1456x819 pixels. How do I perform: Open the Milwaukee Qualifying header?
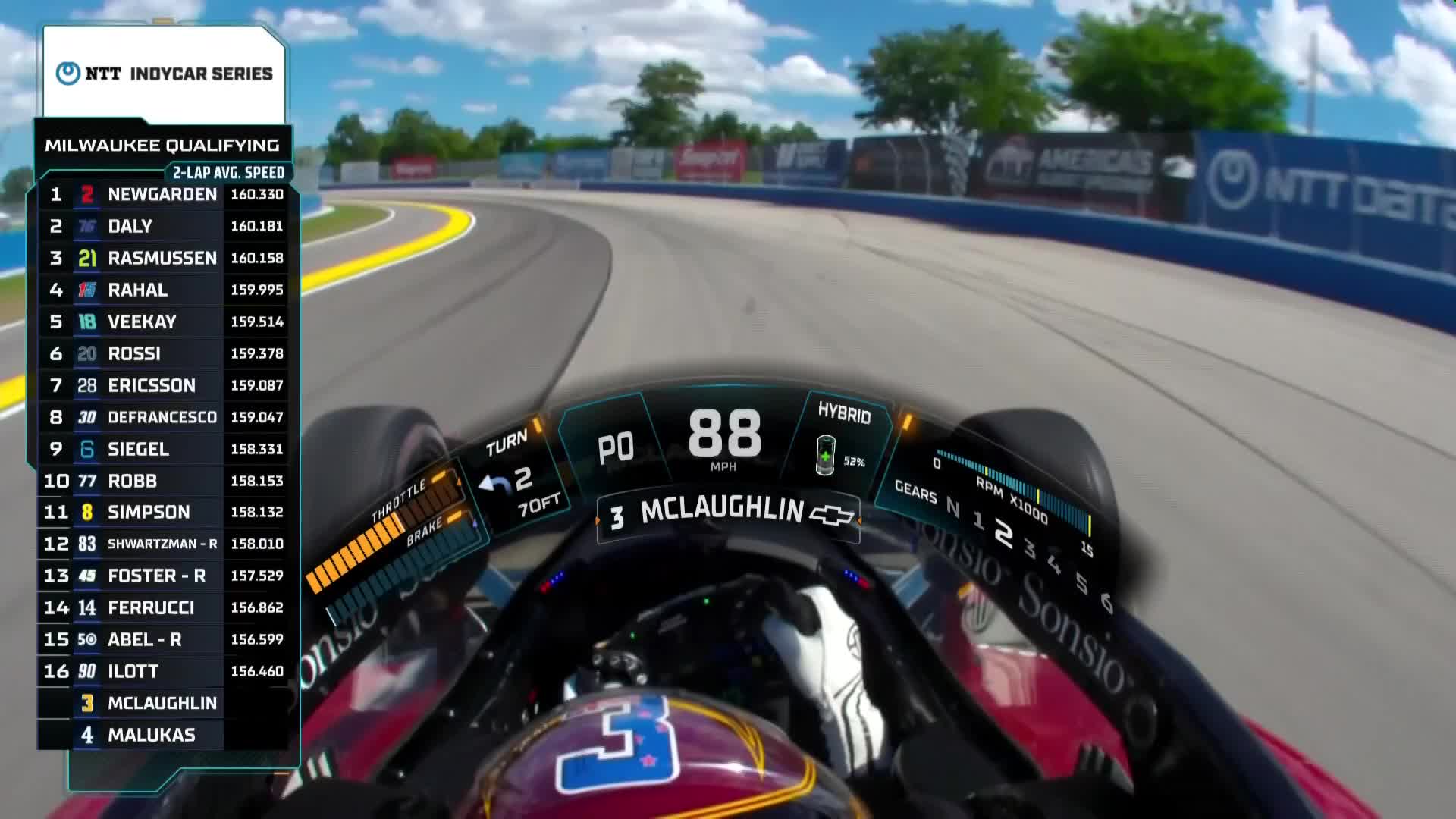tap(162, 146)
